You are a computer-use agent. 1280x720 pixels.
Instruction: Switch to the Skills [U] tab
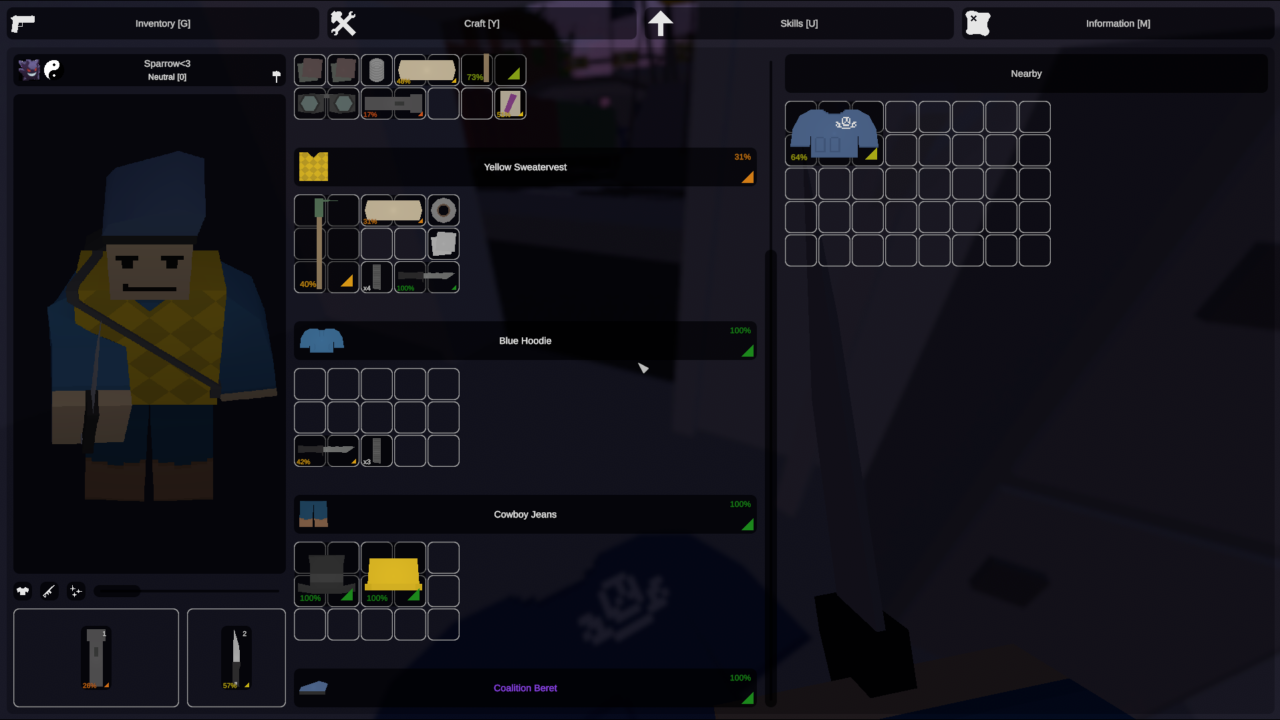[x=799, y=23]
